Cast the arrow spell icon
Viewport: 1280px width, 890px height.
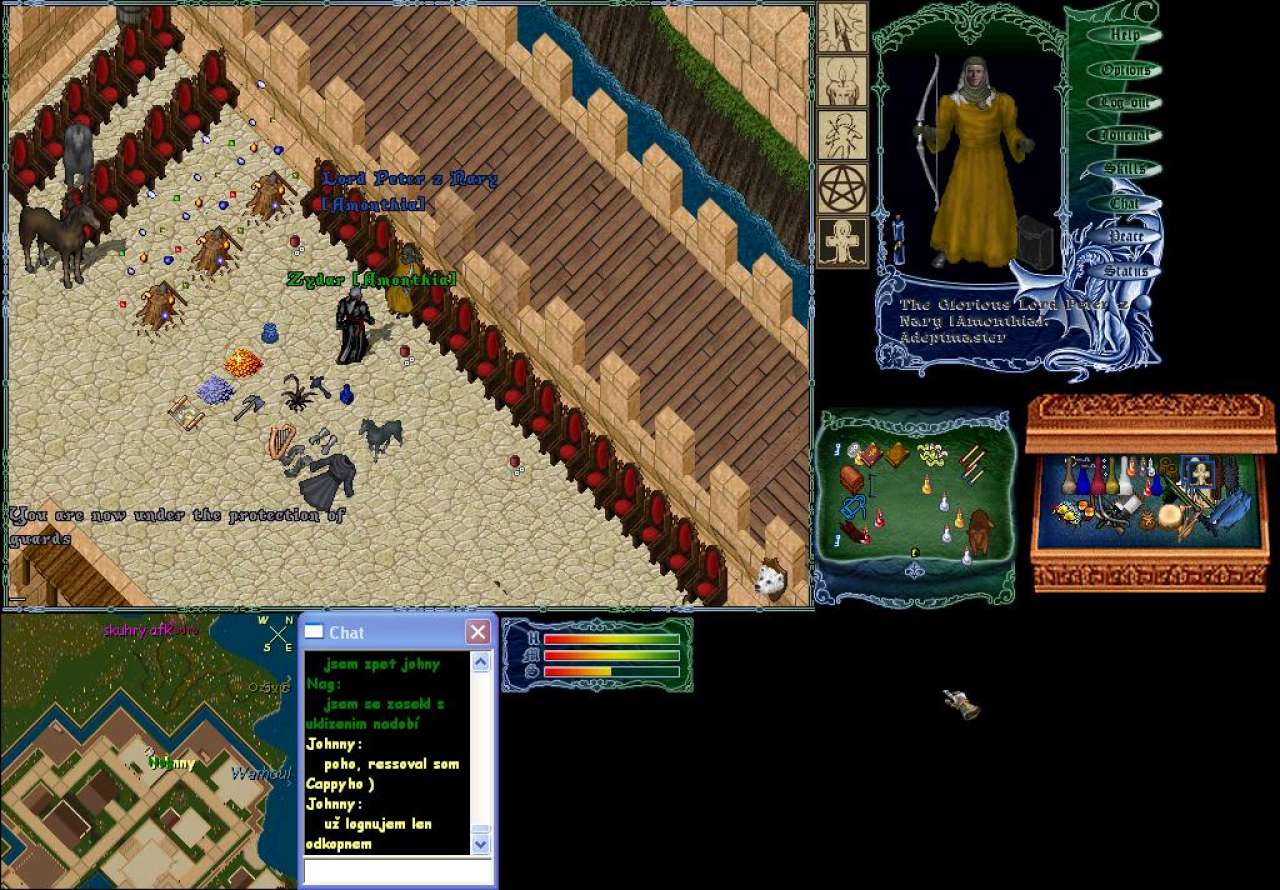843,28
